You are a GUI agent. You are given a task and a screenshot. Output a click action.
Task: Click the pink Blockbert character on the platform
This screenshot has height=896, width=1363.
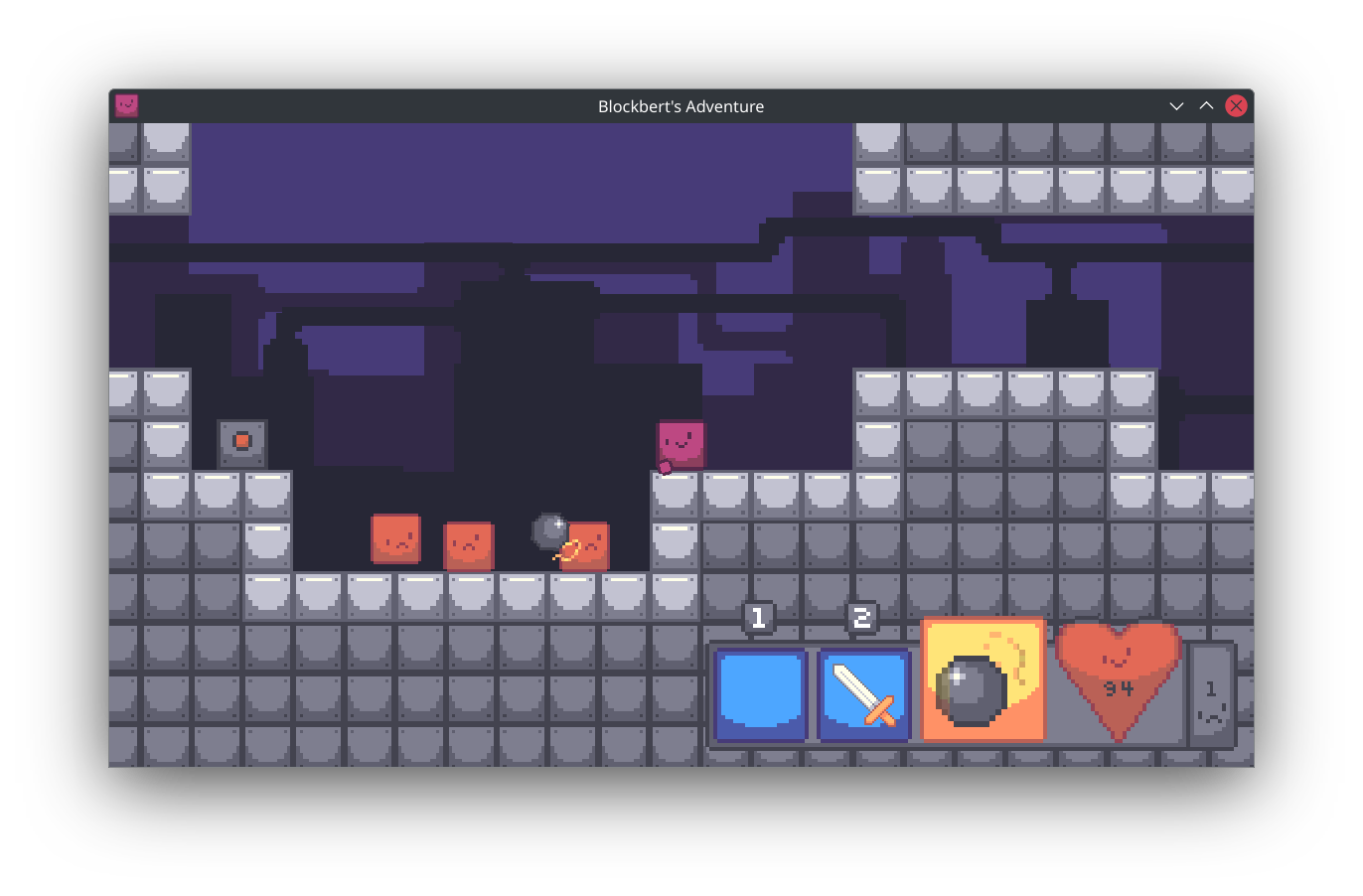[x=681, y=441]
